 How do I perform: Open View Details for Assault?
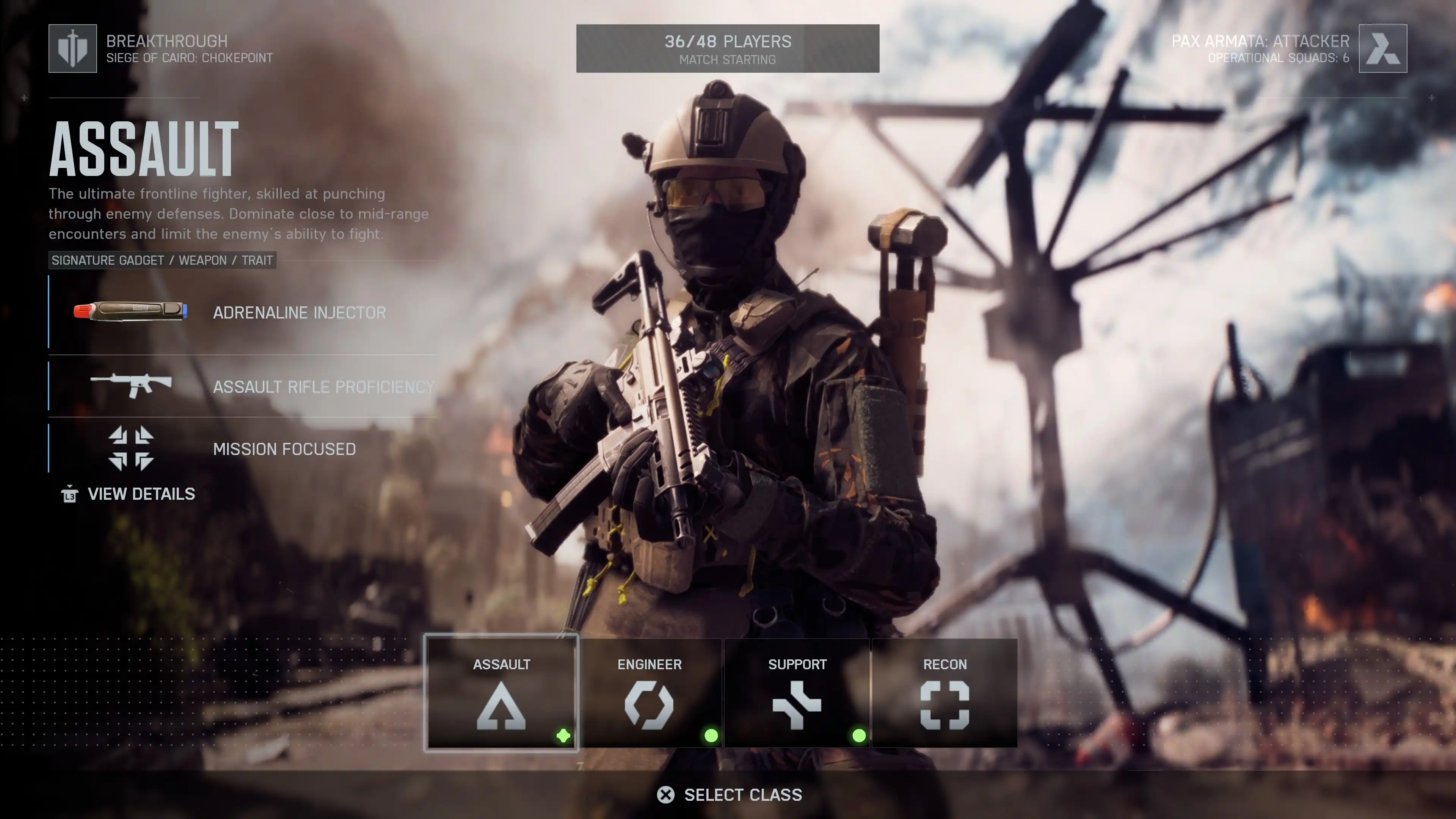click(x=129, y=494)
